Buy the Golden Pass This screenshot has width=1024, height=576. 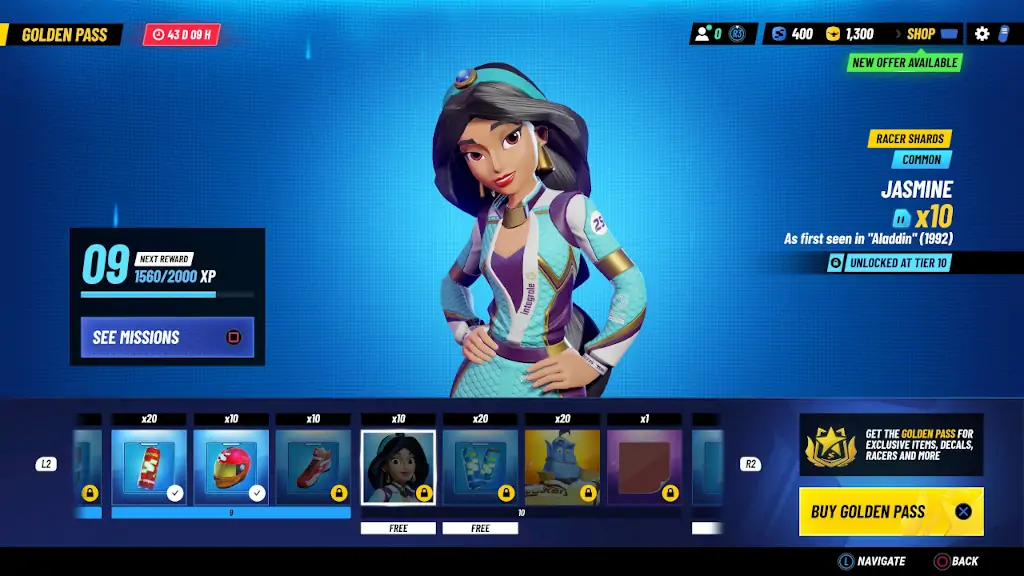891,511
